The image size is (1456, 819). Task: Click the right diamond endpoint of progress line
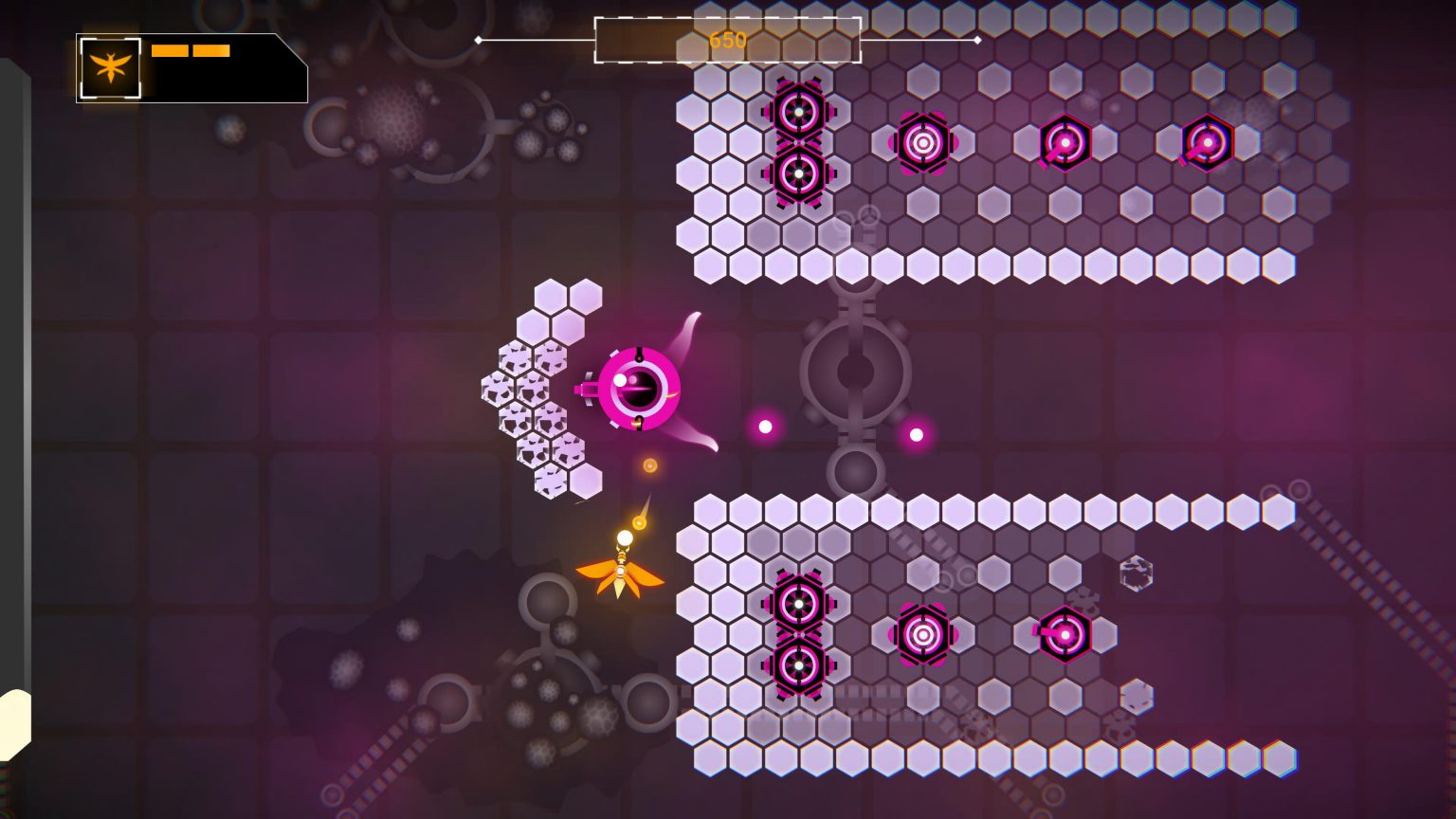(x=977, y=41)
